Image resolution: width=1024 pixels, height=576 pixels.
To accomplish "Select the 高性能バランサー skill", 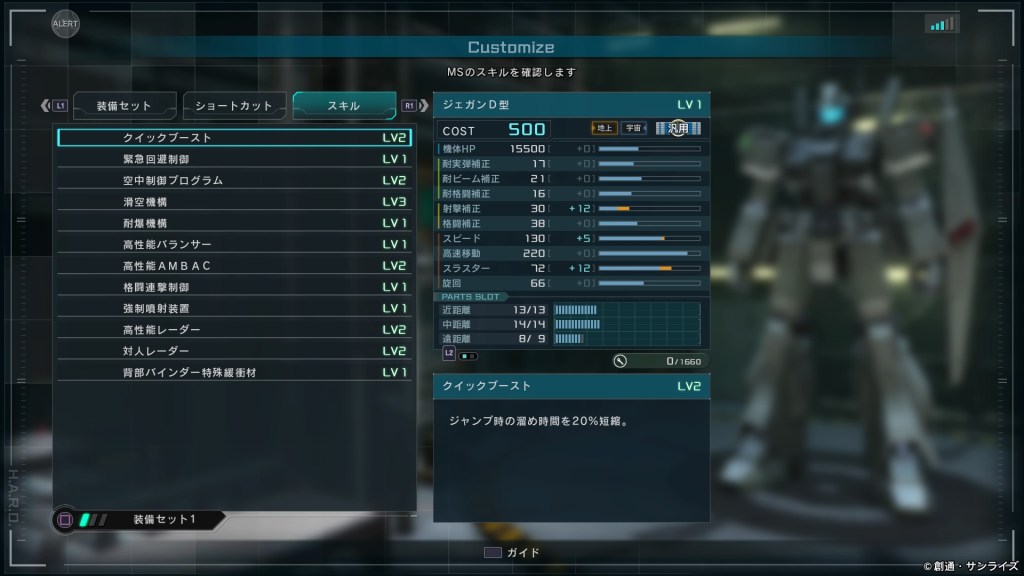I will click(235, 245).
